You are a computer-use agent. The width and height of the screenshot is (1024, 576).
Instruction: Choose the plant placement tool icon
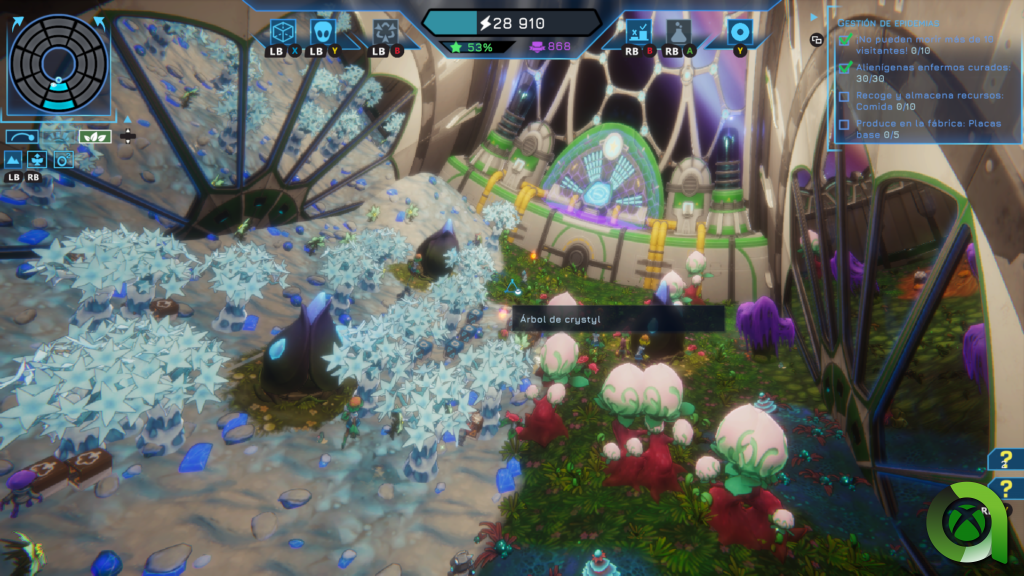click(37, 159)
